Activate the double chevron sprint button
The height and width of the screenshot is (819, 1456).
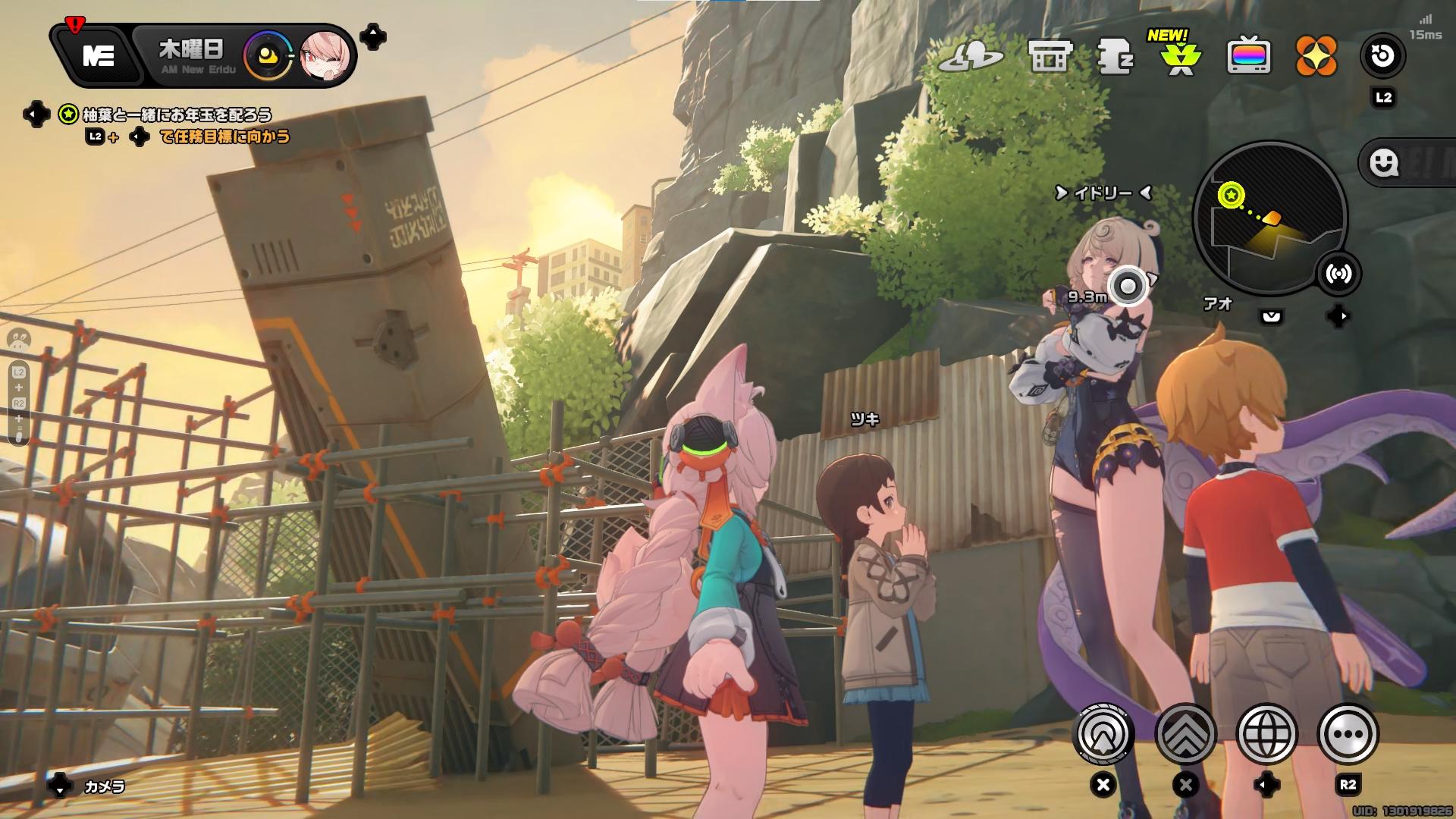[x=1185, y=733]
